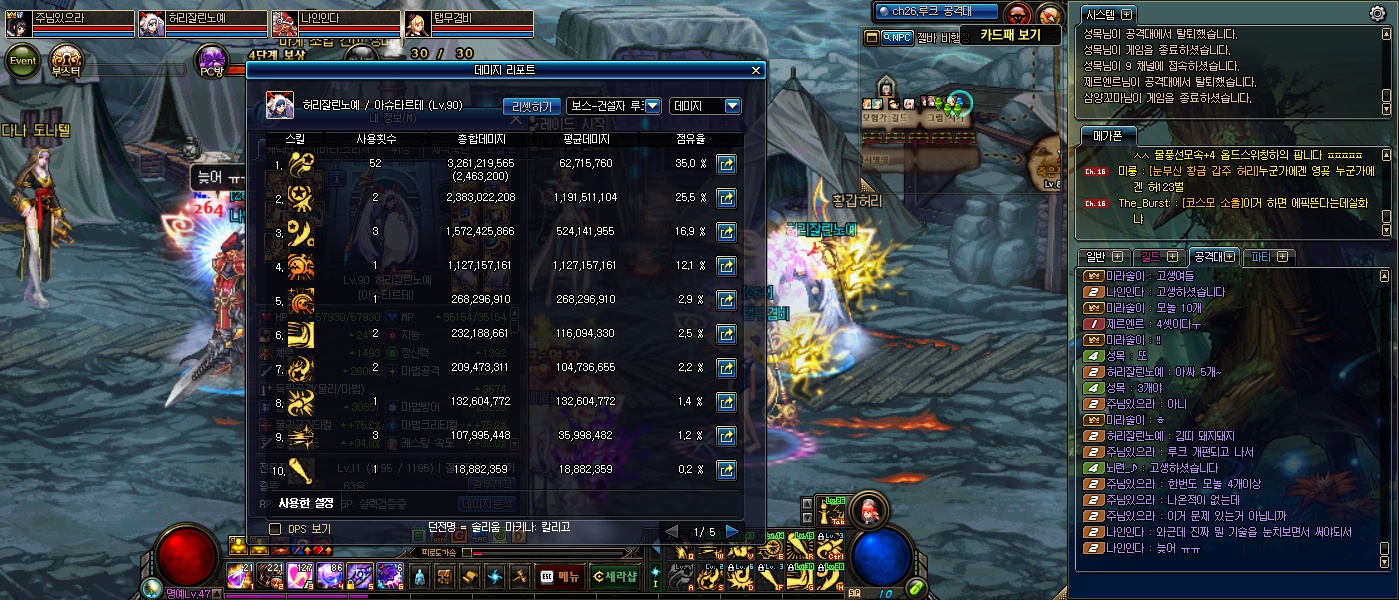The image size is (1399, 600).
Task: Open the 메뉴 ESC menu button
Action: pyautogui.click(x=559, y=576)
